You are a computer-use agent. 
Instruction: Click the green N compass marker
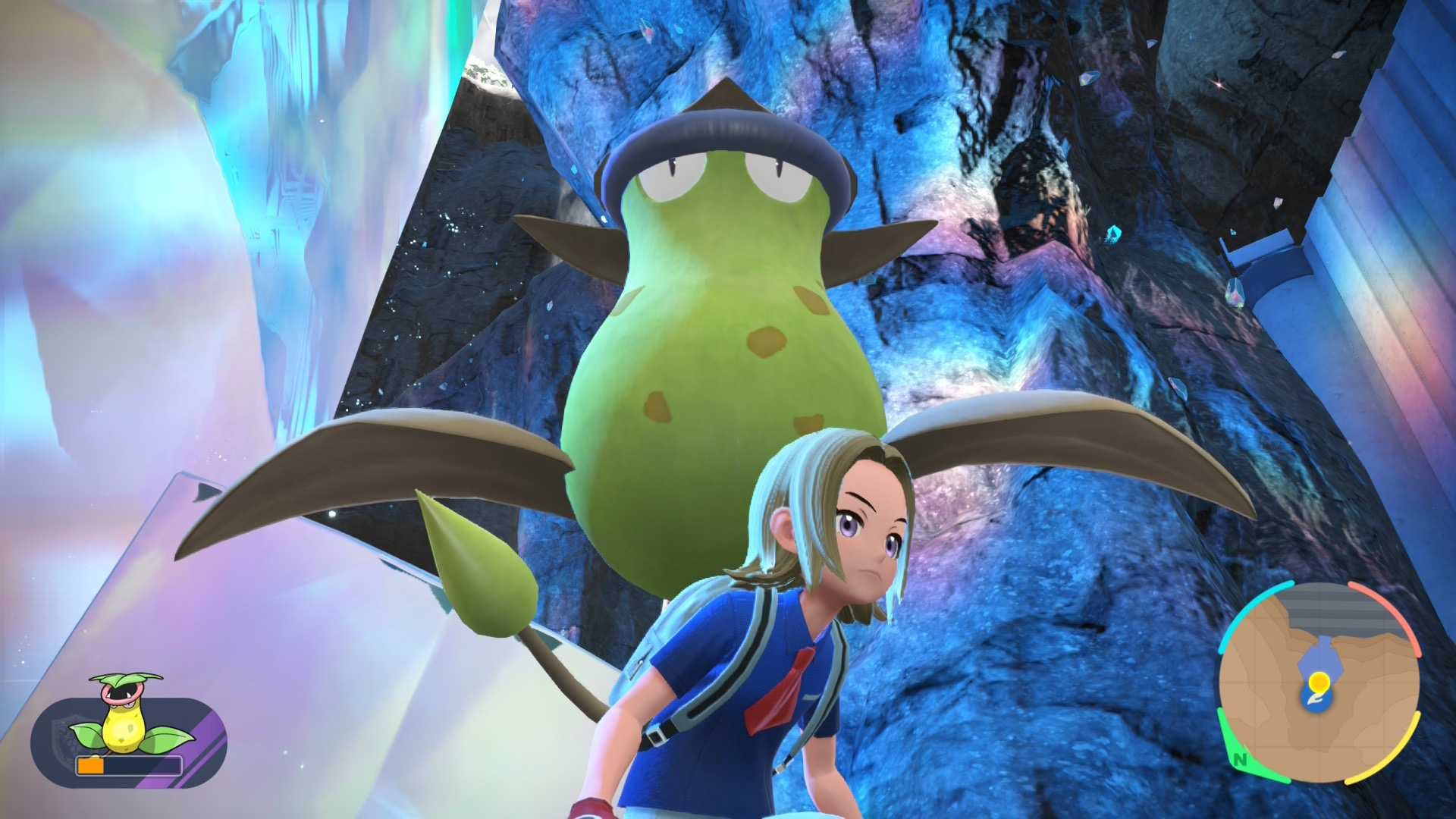point(1240,758)
